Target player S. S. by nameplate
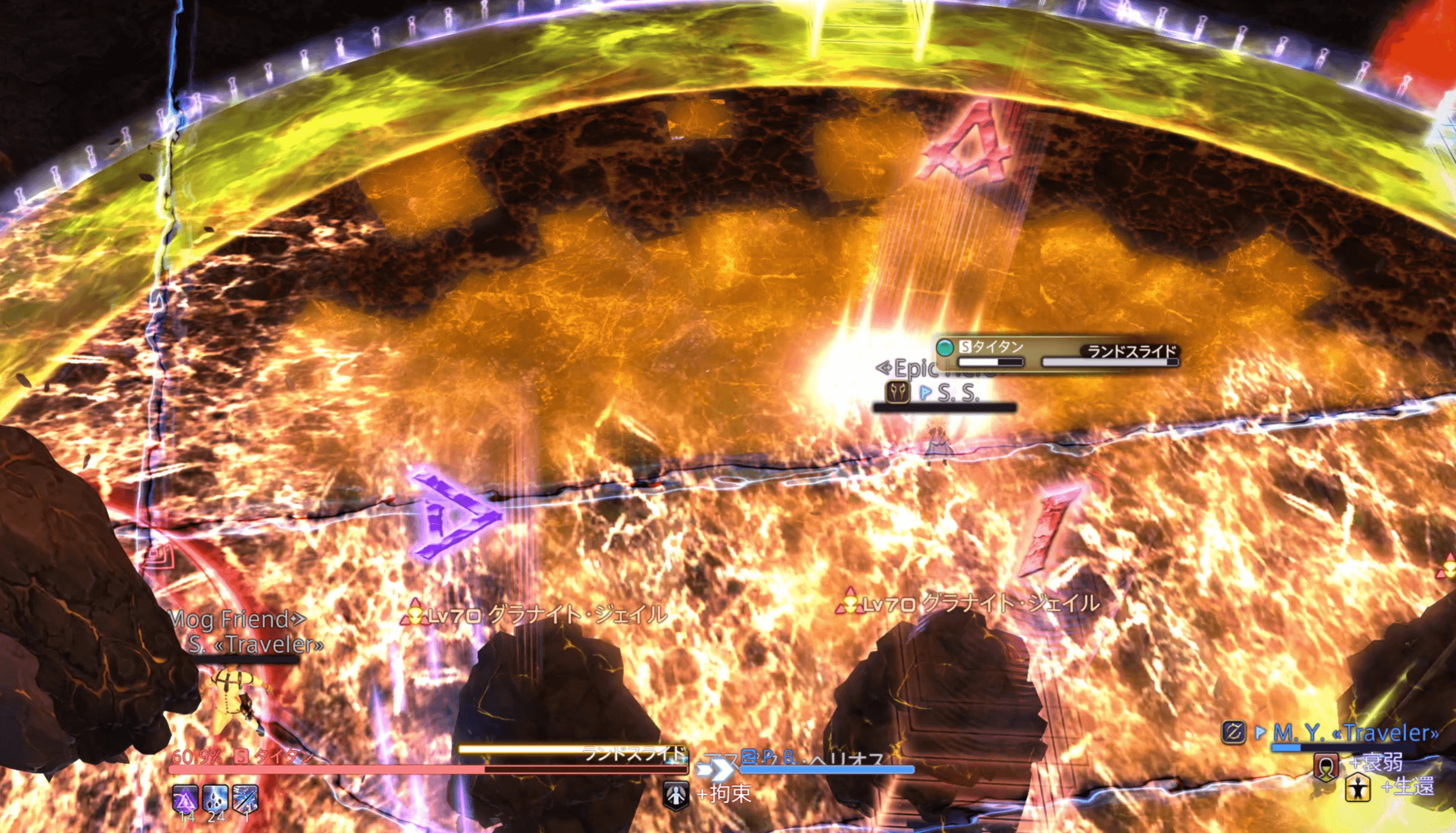The width and height of the screenshot is (1456, 833). [x=958, y=393]
